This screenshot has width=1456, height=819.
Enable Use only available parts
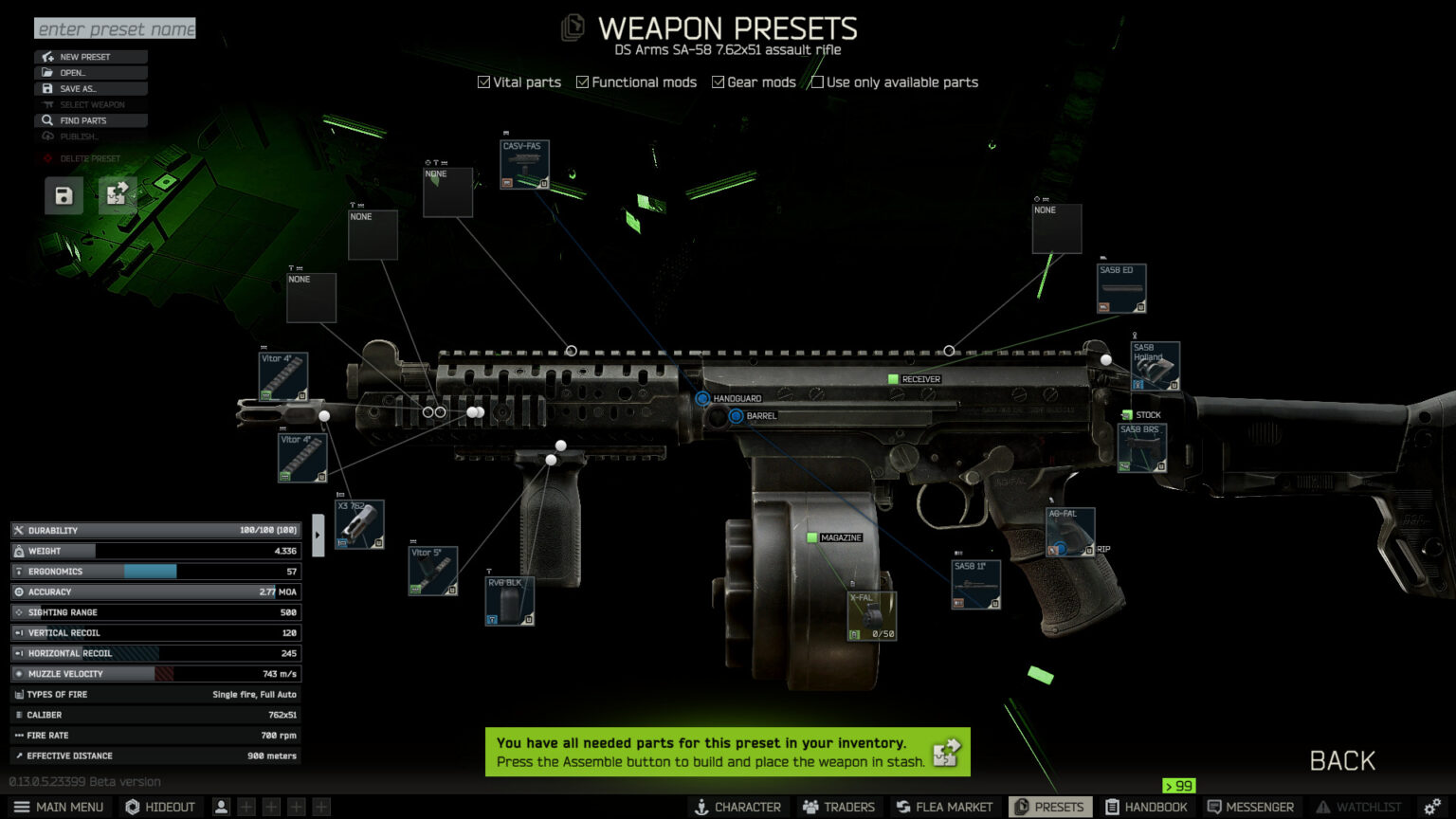(x=817, y=82)
